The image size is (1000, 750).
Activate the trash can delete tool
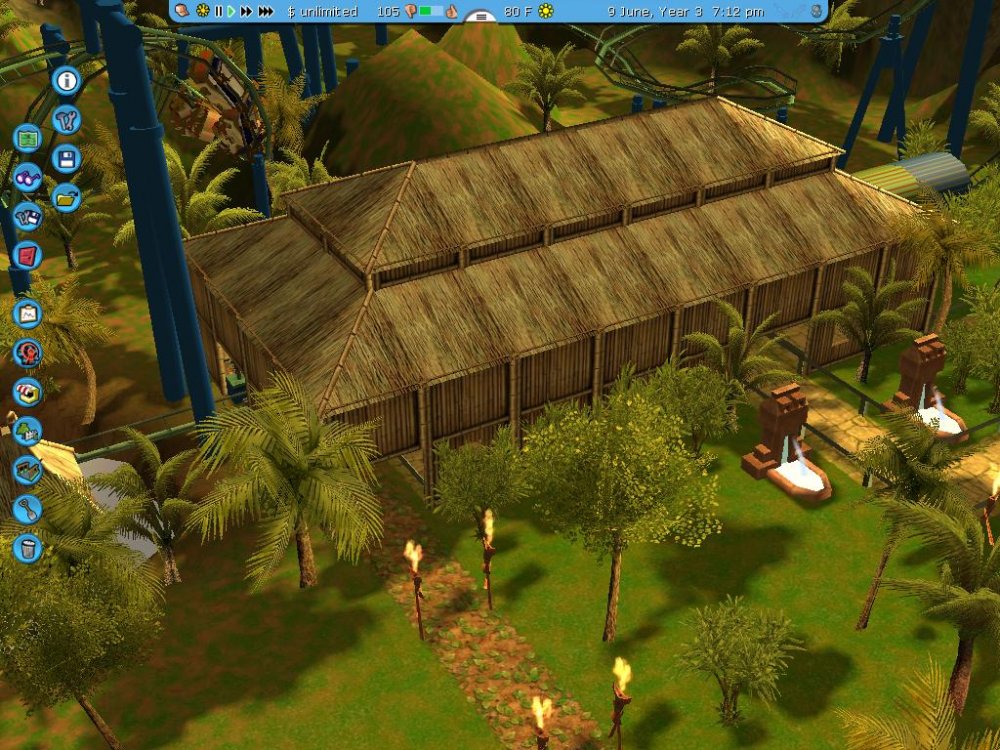tap(28, 548)
